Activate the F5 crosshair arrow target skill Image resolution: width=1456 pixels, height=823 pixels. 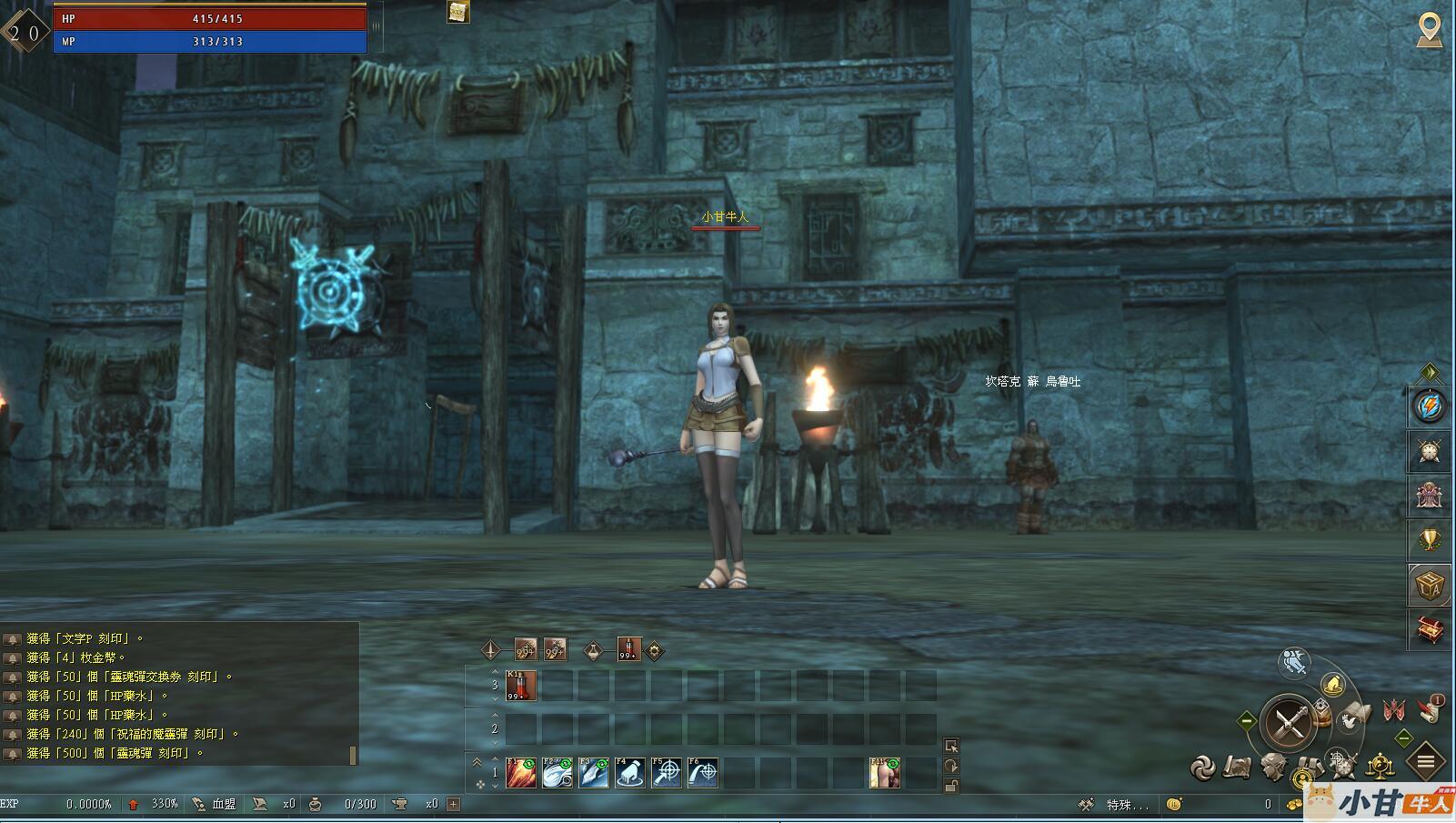click(667, 773)
